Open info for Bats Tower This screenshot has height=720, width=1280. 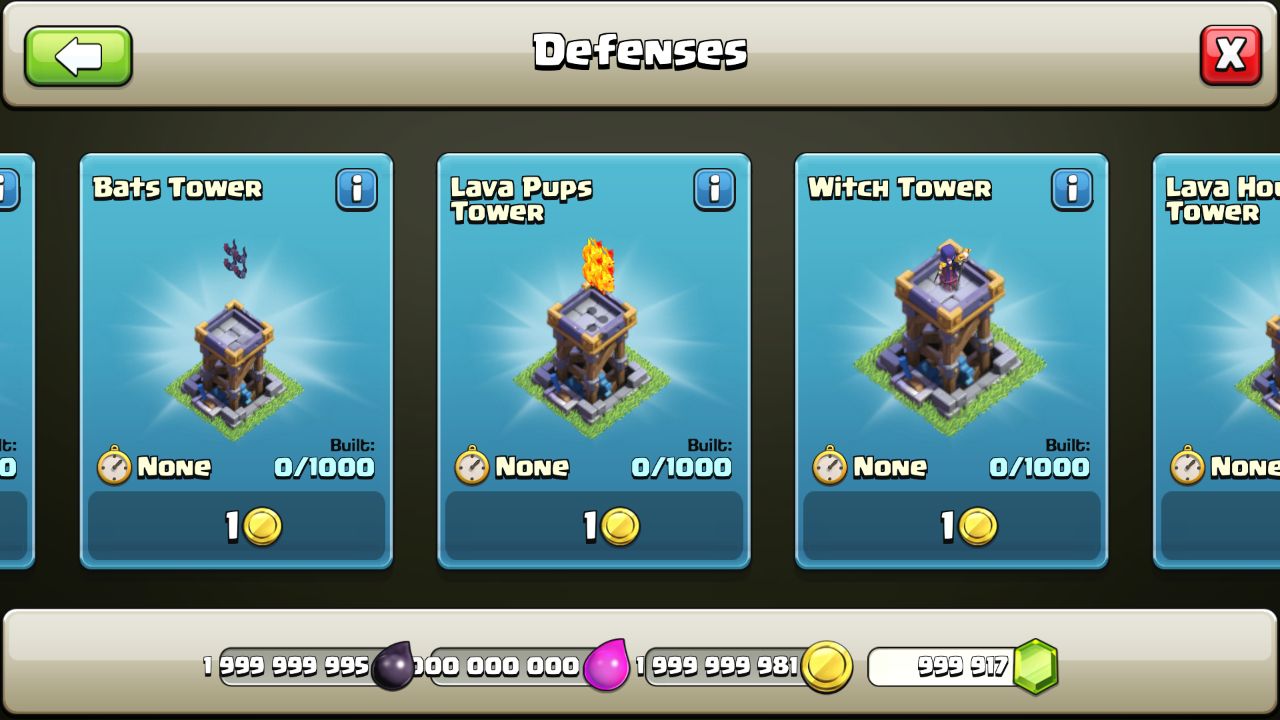358,191
